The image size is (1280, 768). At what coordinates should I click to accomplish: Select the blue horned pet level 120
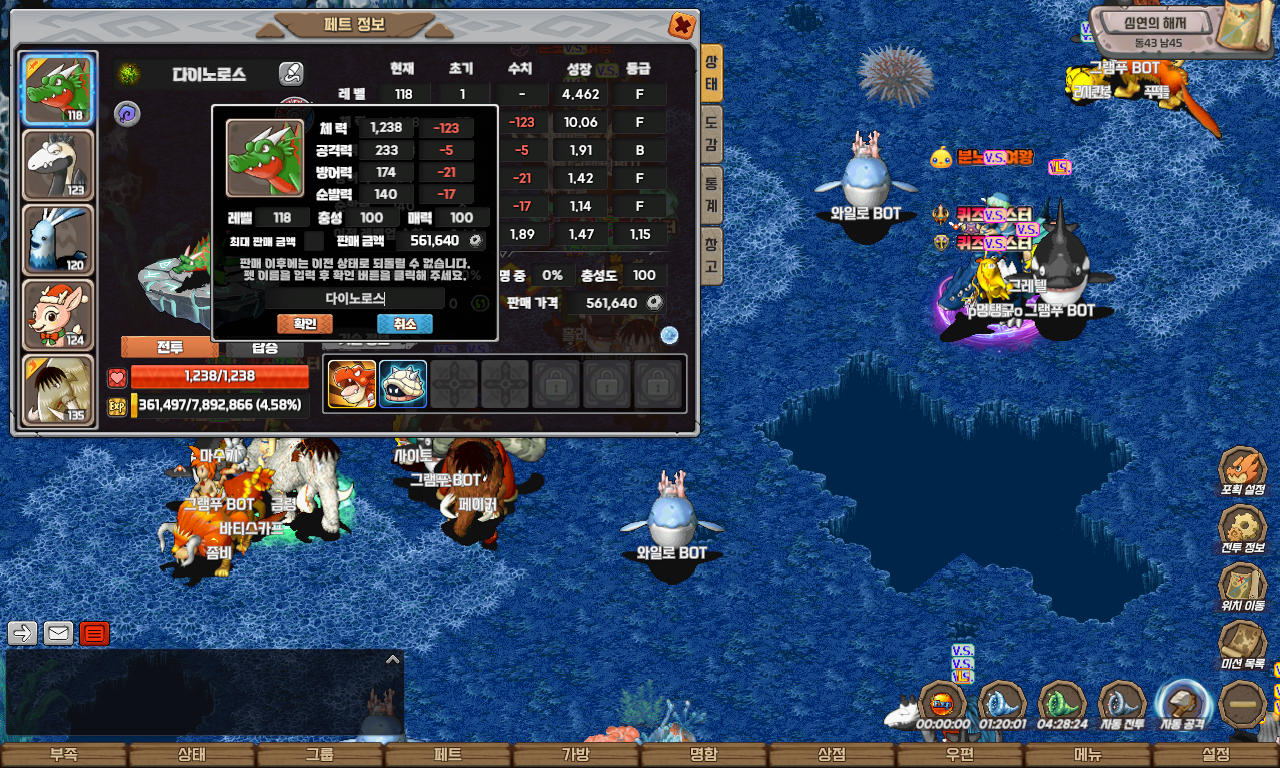coord(58,240)
